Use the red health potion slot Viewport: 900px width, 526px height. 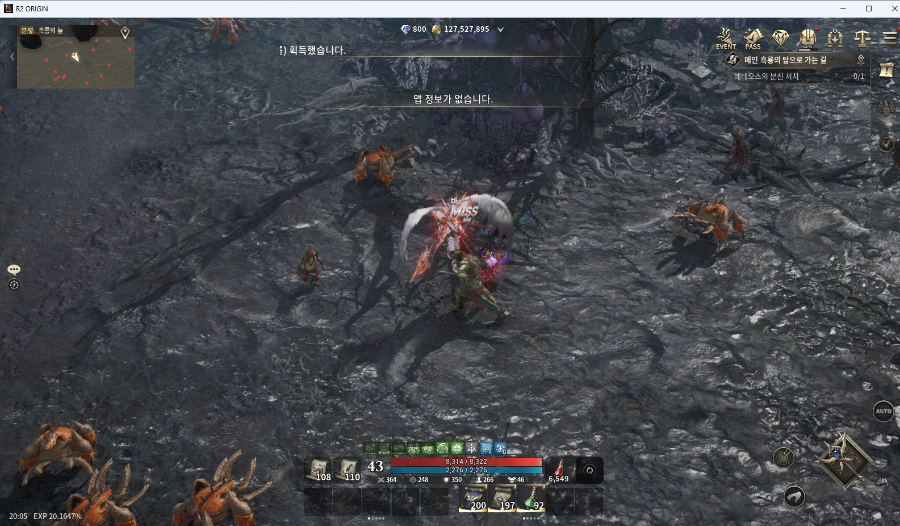(x=560, y=469)
